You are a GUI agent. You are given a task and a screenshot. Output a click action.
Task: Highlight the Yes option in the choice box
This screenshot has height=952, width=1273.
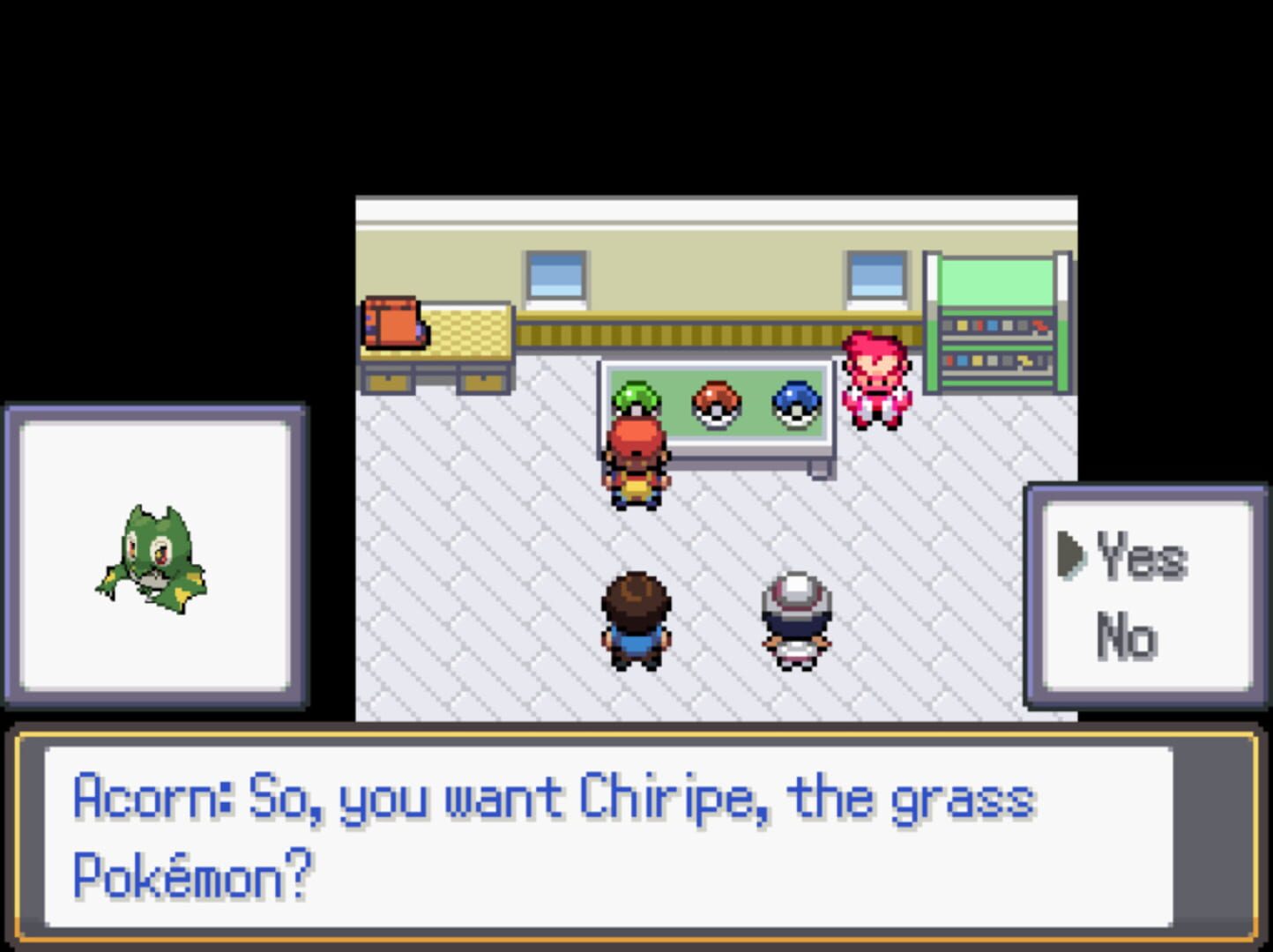[x=1140, y=557]
